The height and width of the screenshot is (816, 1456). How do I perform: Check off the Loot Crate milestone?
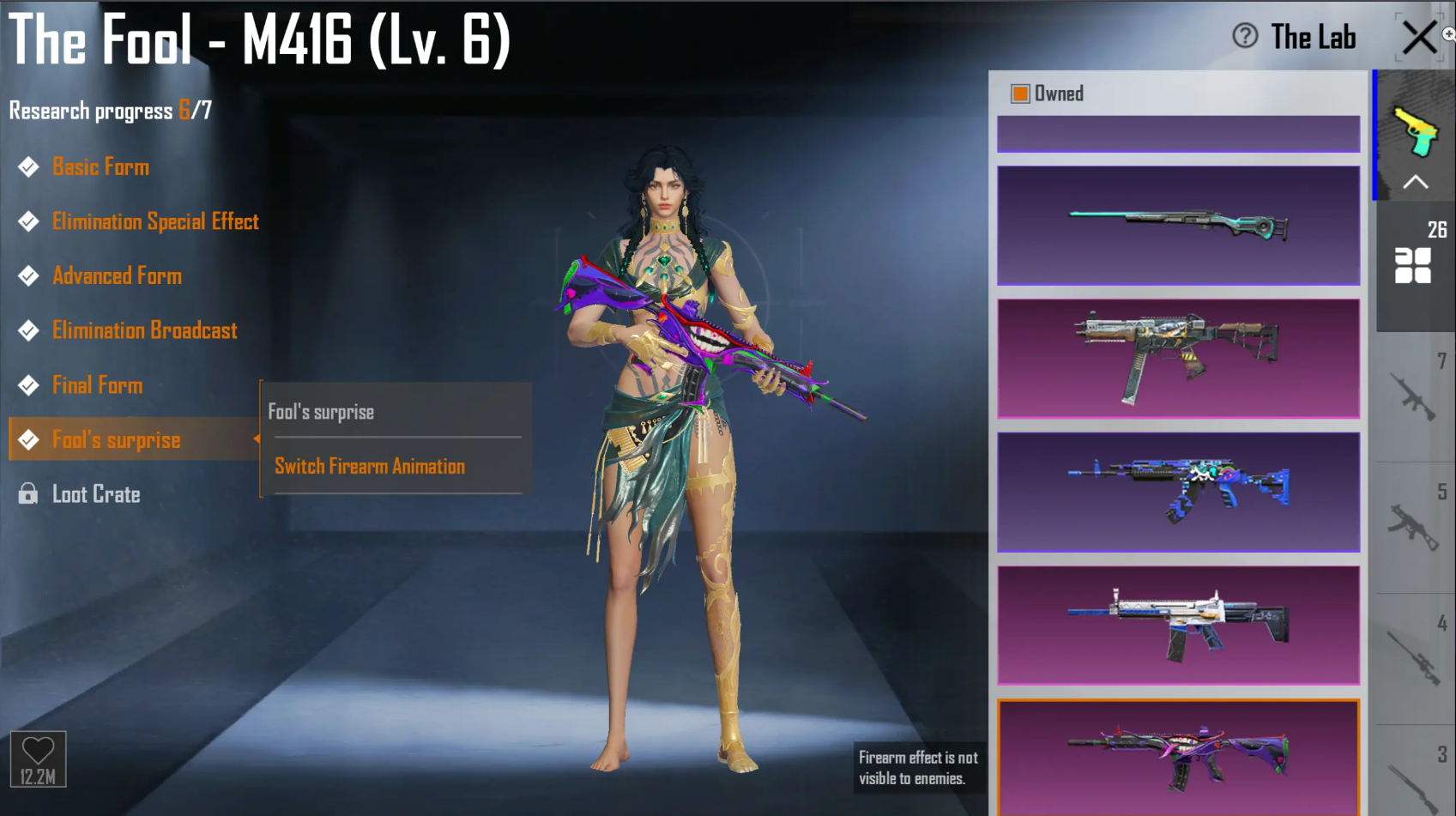coord(96,494)
